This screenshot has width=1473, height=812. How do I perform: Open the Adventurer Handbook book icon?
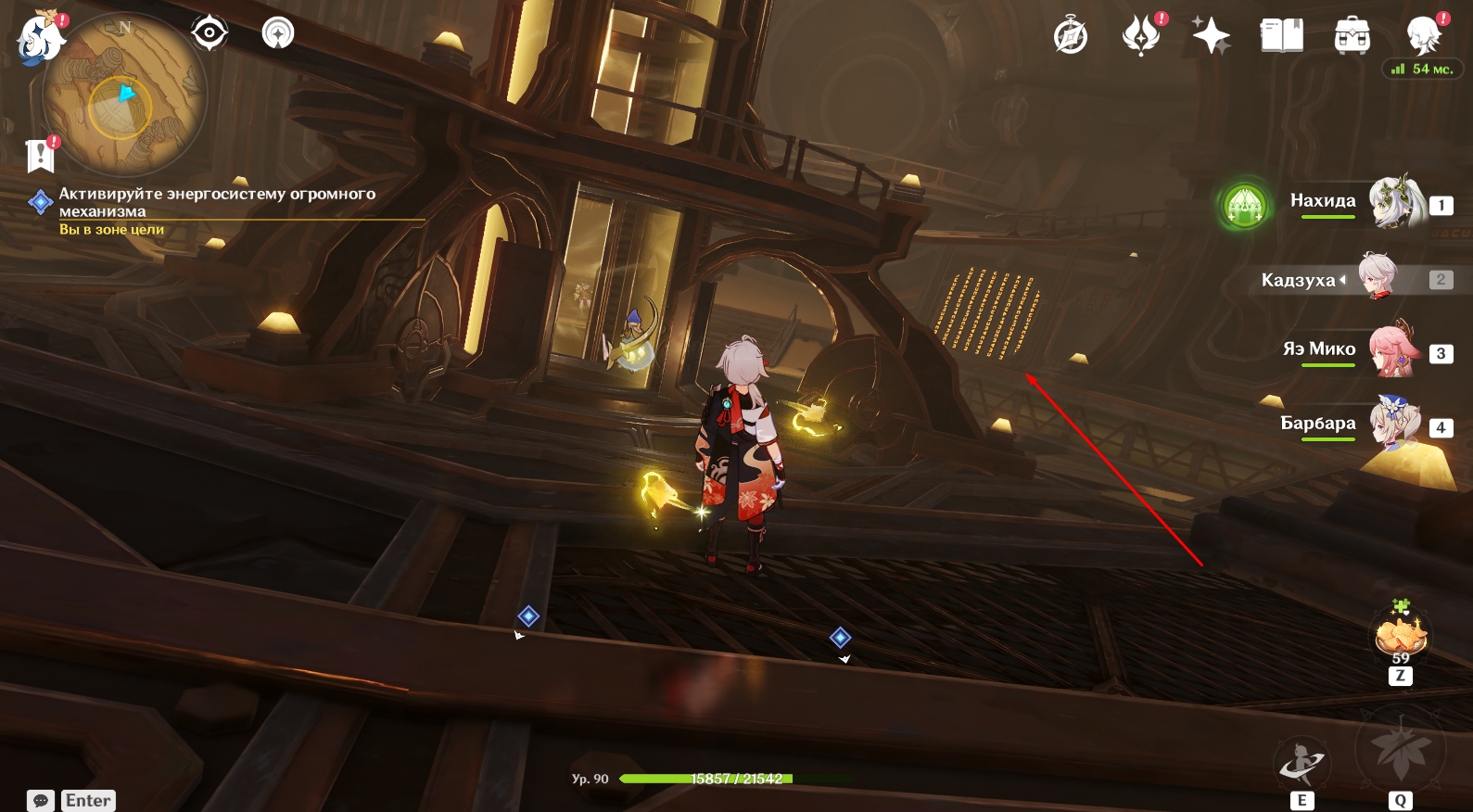pyautogui.click(x=1281, y=37)
